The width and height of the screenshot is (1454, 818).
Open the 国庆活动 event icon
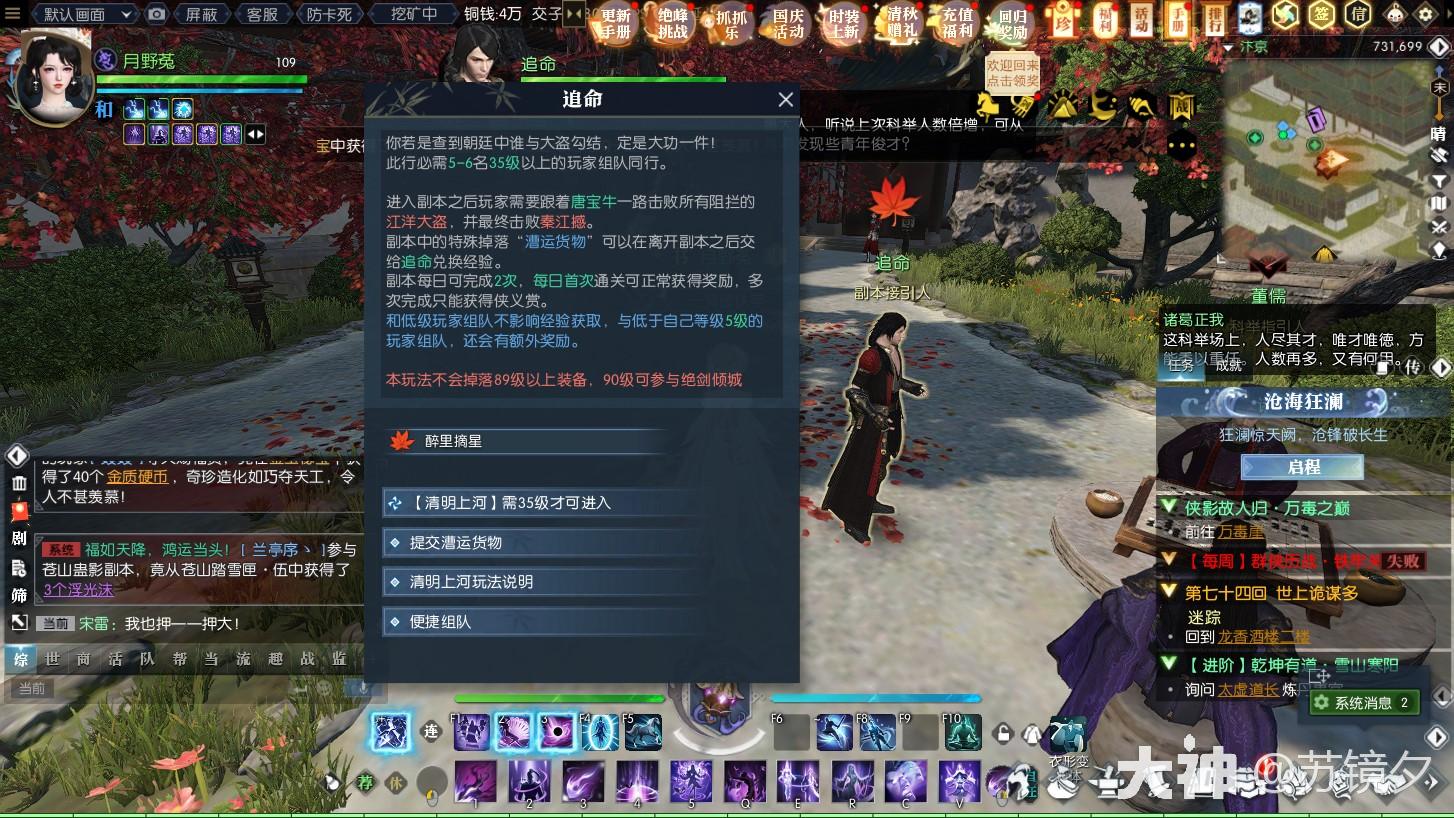pos(786,22)
